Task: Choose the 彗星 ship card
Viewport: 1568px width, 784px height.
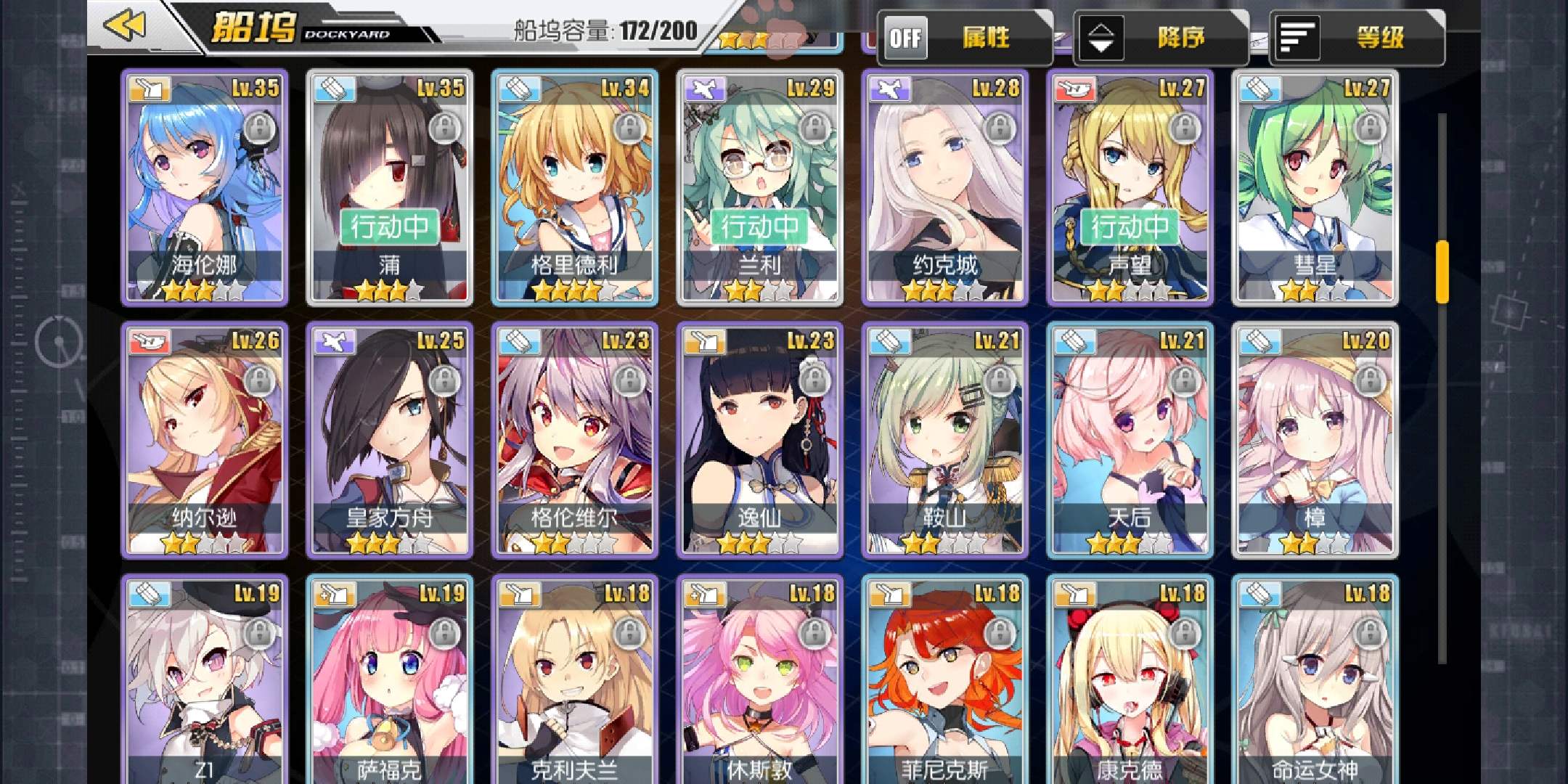Action: click(1315, 187)
